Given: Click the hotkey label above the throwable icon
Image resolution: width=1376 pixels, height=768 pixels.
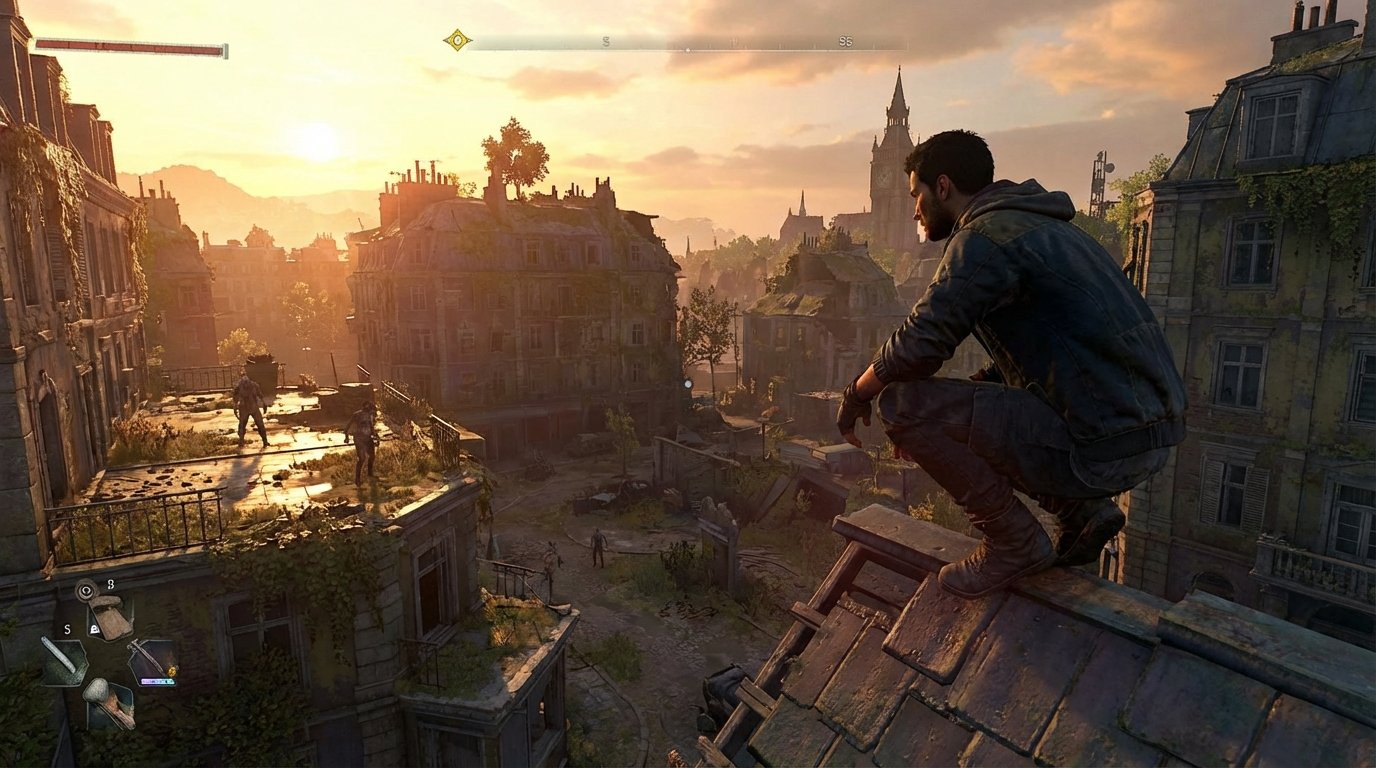Looking at the screenshot, I should click(x=110, y=586).
